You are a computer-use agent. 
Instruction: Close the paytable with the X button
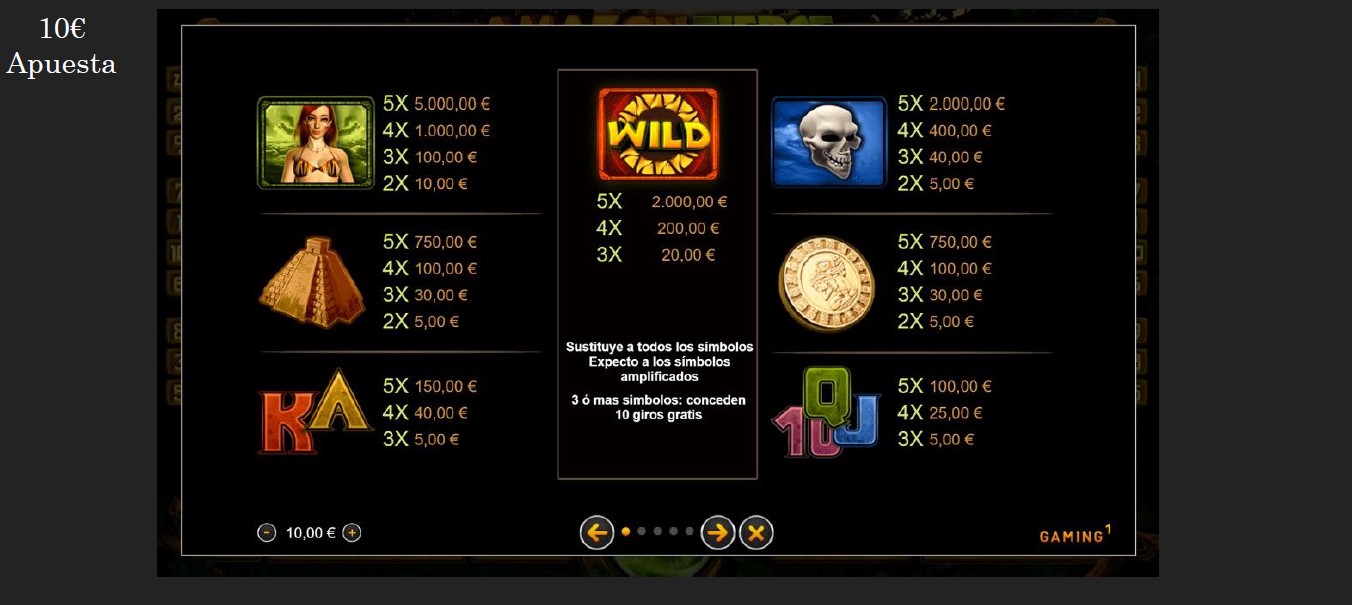coord(756,533)
